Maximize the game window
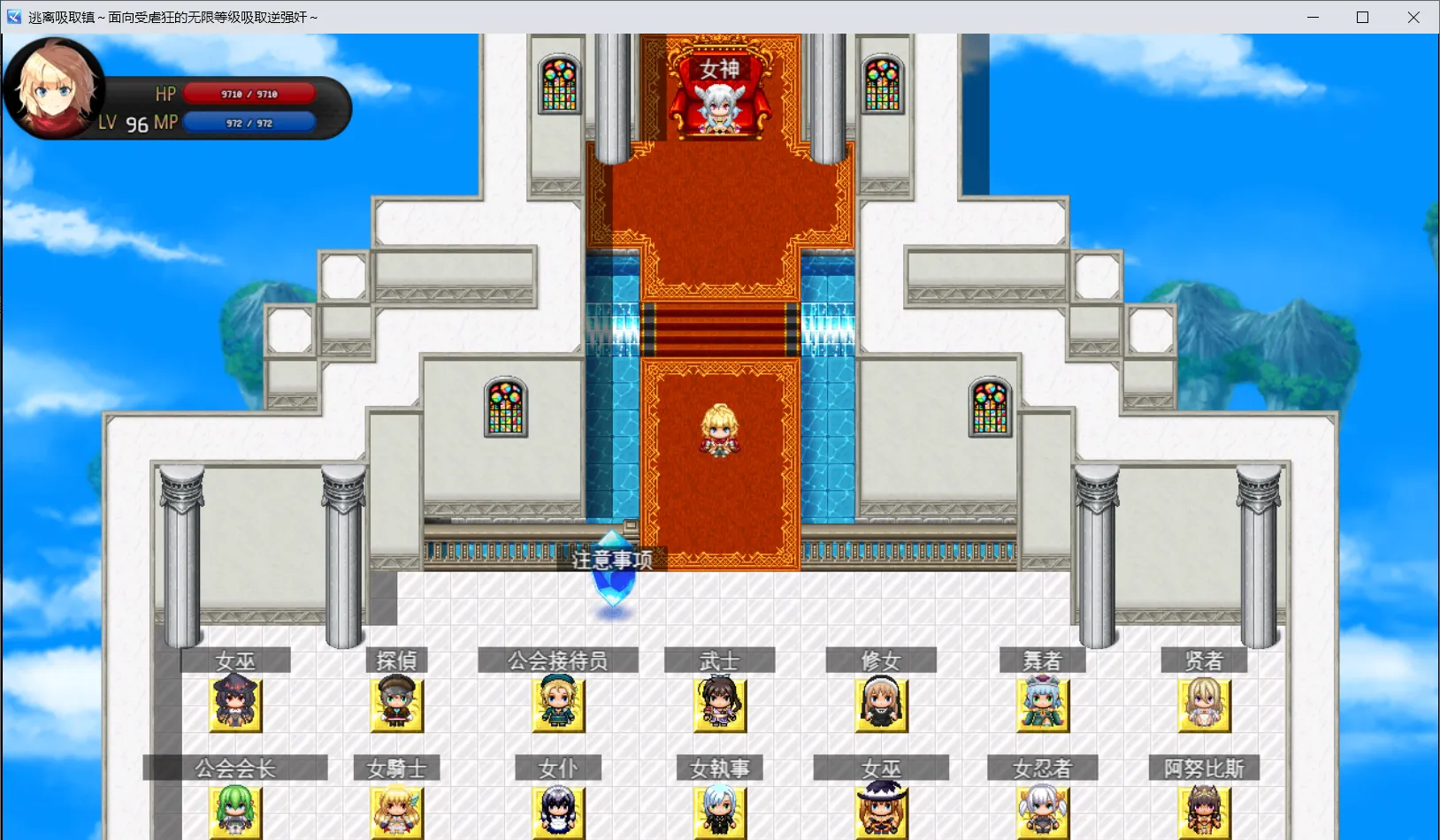The height and width of the screenshot is (840, 1440). pos(1363,17)
